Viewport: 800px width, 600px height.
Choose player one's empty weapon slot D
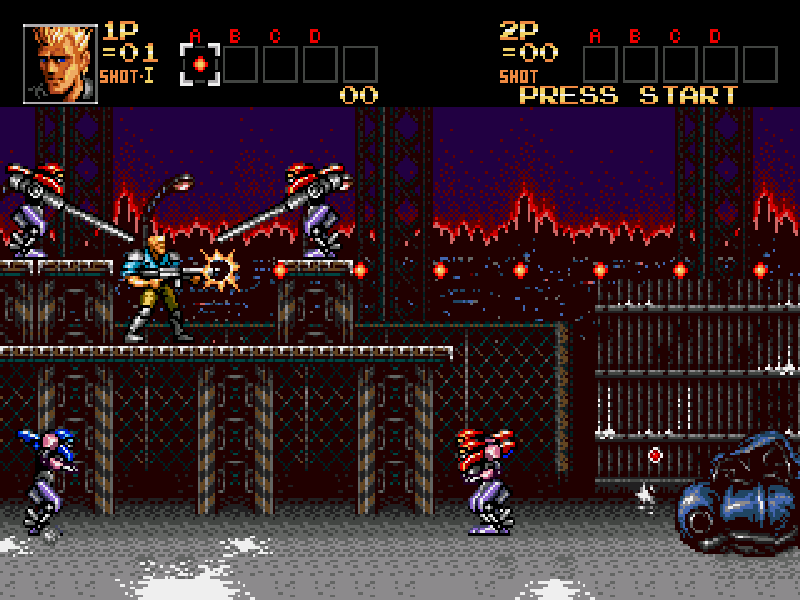tap(320, 65)
